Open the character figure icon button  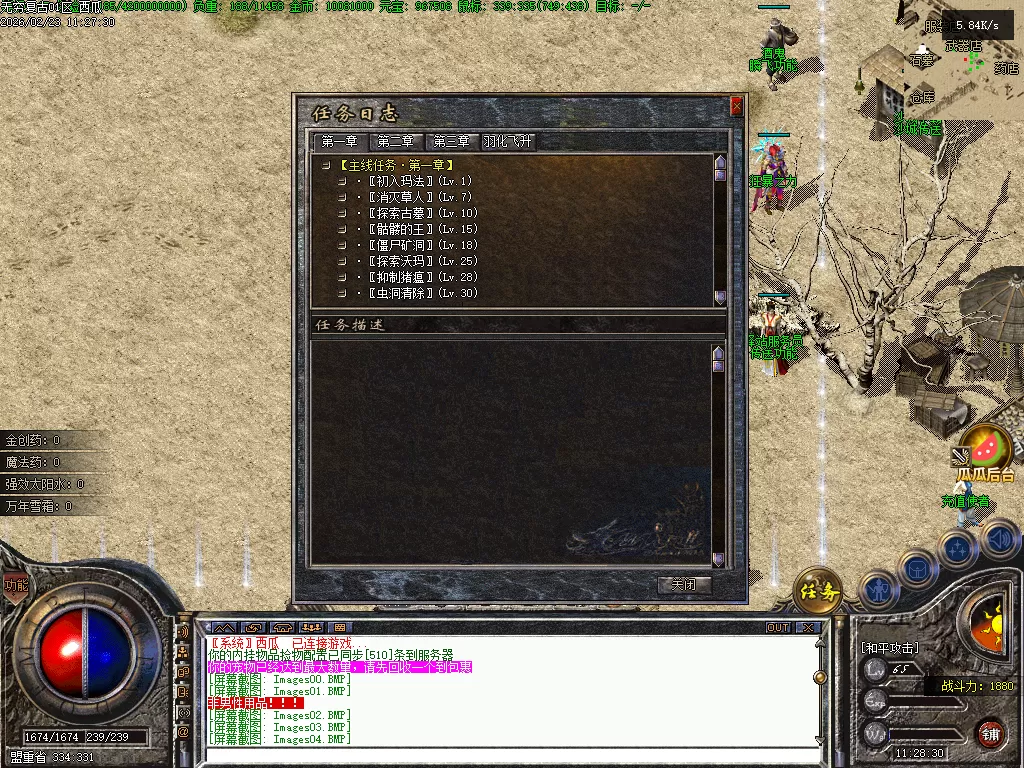(x=878, y=589)
